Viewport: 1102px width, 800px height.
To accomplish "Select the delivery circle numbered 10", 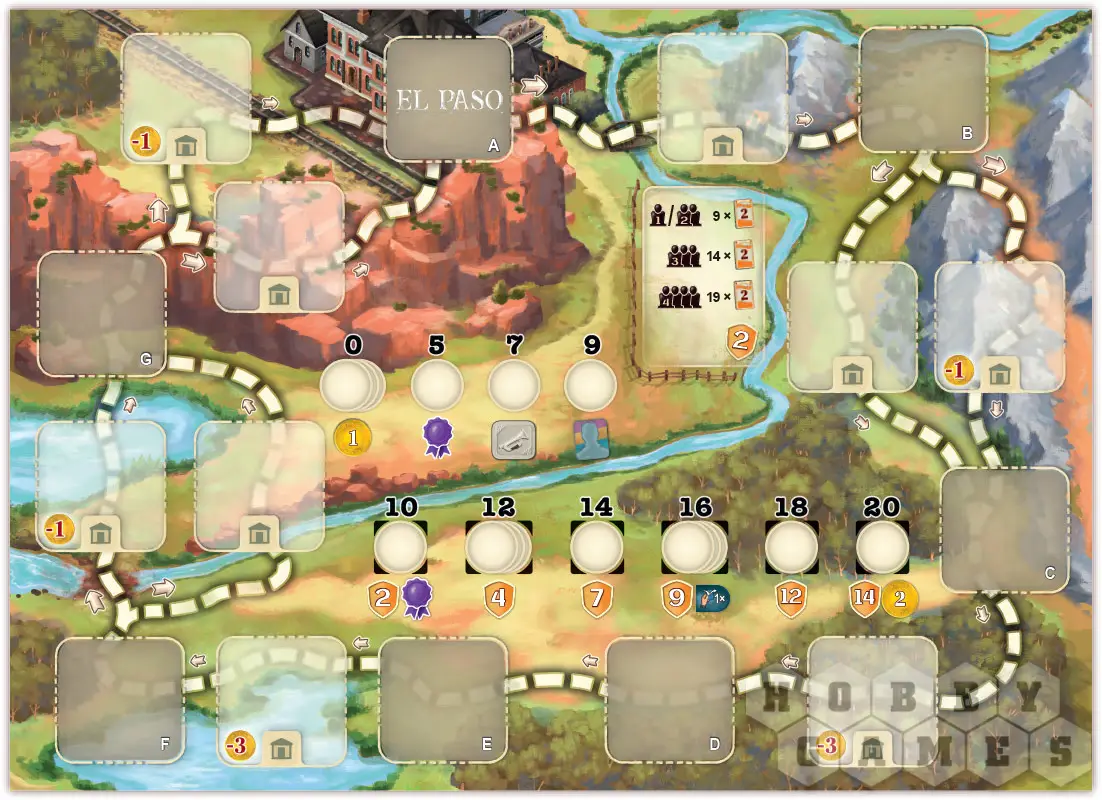I will click(x=401, y=547).
